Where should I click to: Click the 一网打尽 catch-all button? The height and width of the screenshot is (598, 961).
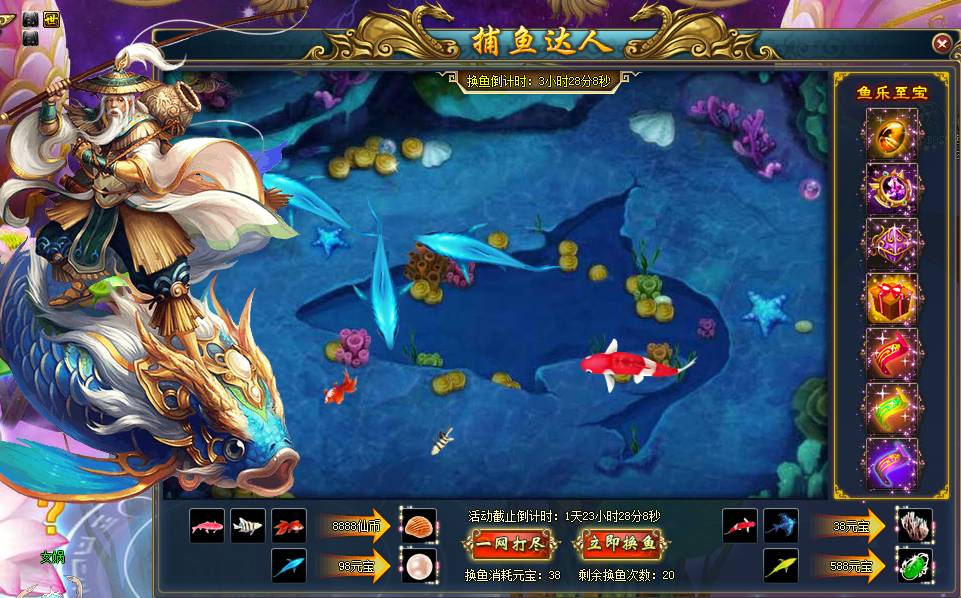click(508, 545)
